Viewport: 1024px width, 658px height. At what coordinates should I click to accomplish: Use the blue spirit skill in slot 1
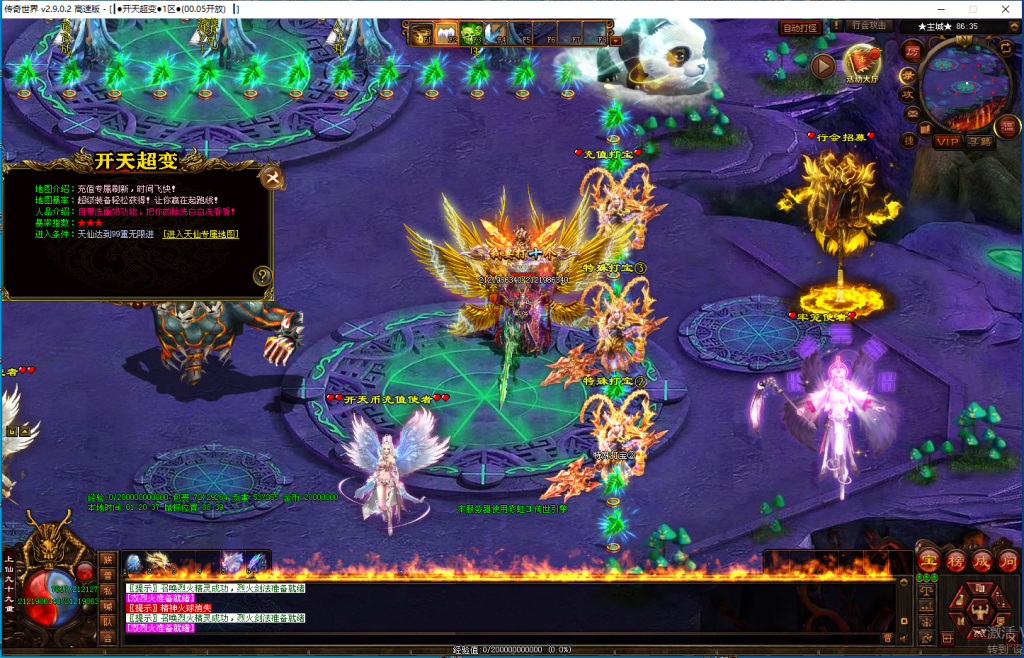point(134,563)
